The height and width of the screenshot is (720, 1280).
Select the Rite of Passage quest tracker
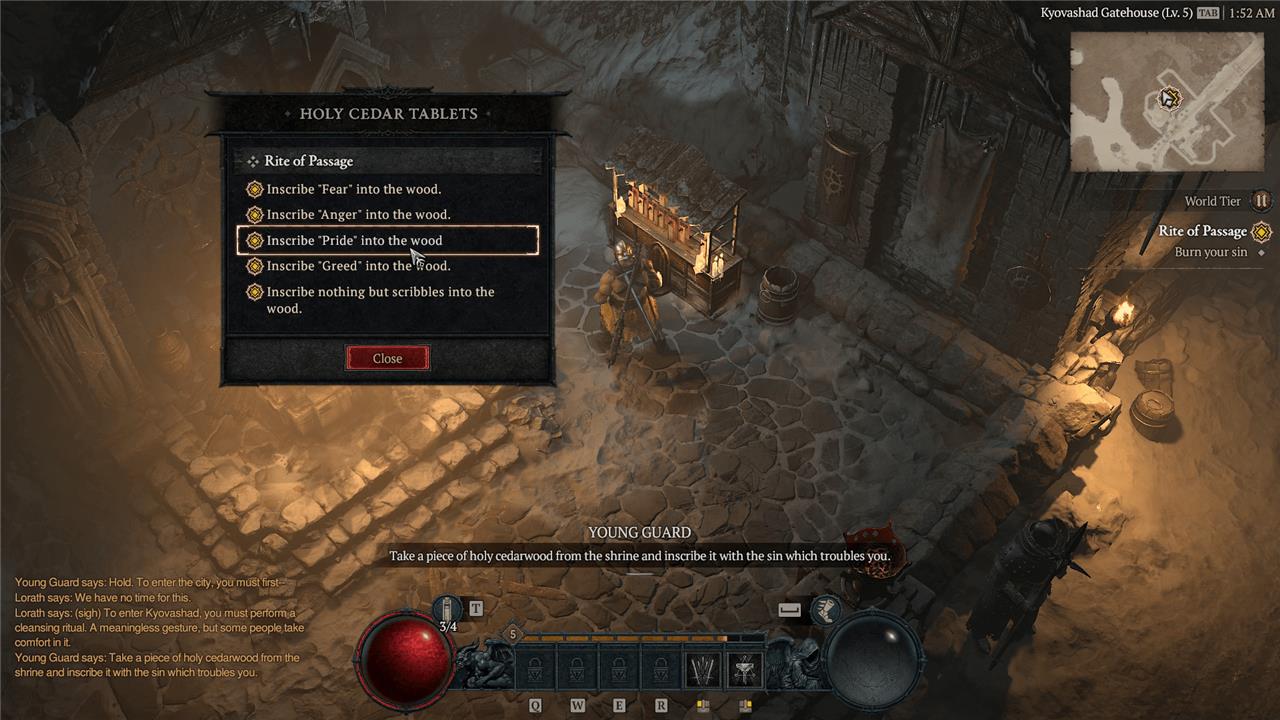coord(1202,231)
